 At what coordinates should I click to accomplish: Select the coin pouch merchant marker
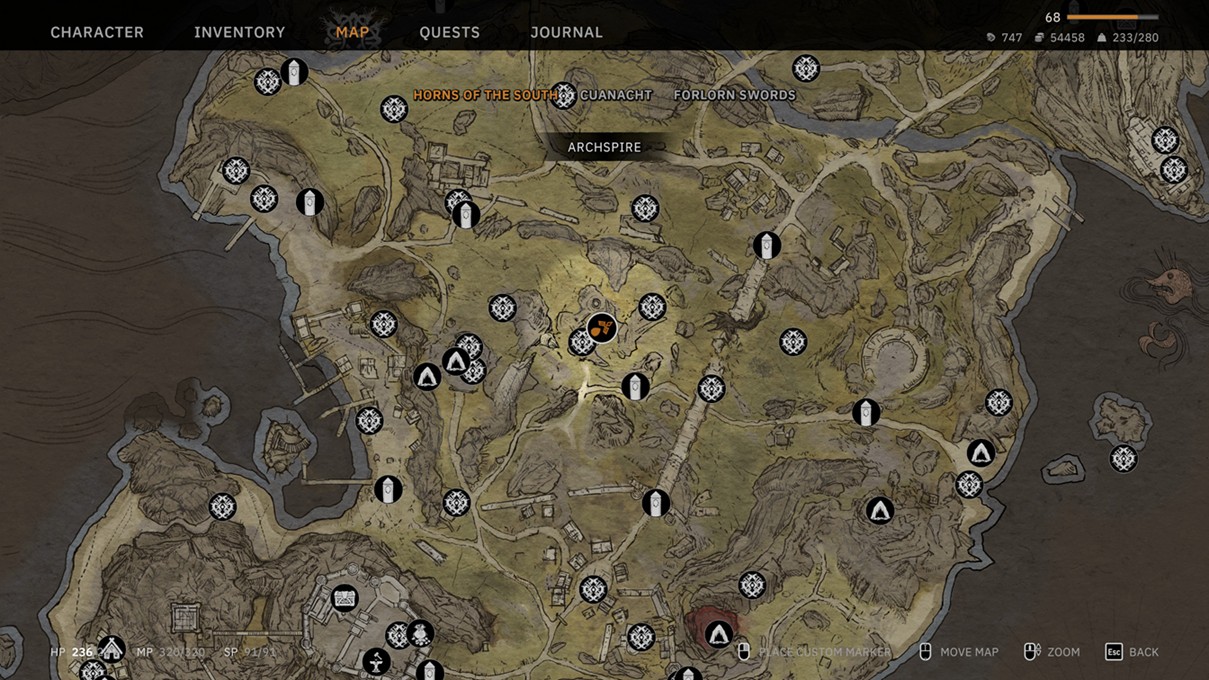tap(420, 633)
